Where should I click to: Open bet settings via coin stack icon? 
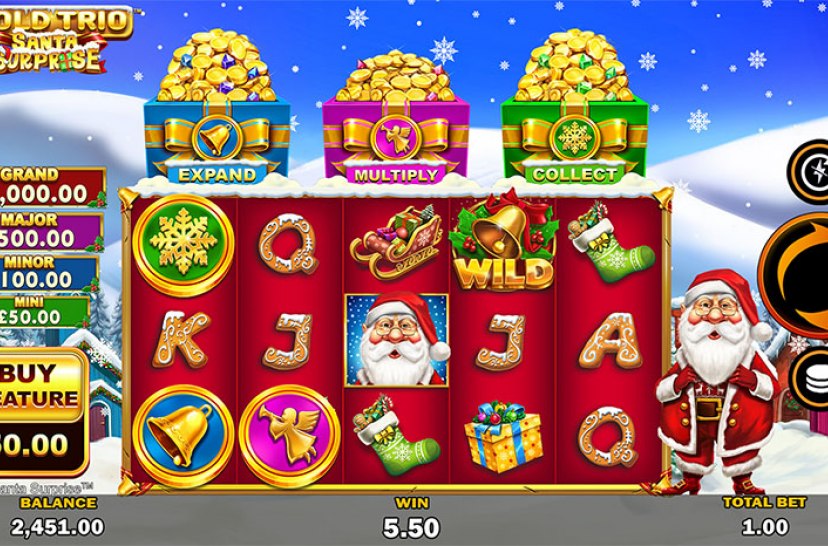pyautogui.click(x=811, y=380)
